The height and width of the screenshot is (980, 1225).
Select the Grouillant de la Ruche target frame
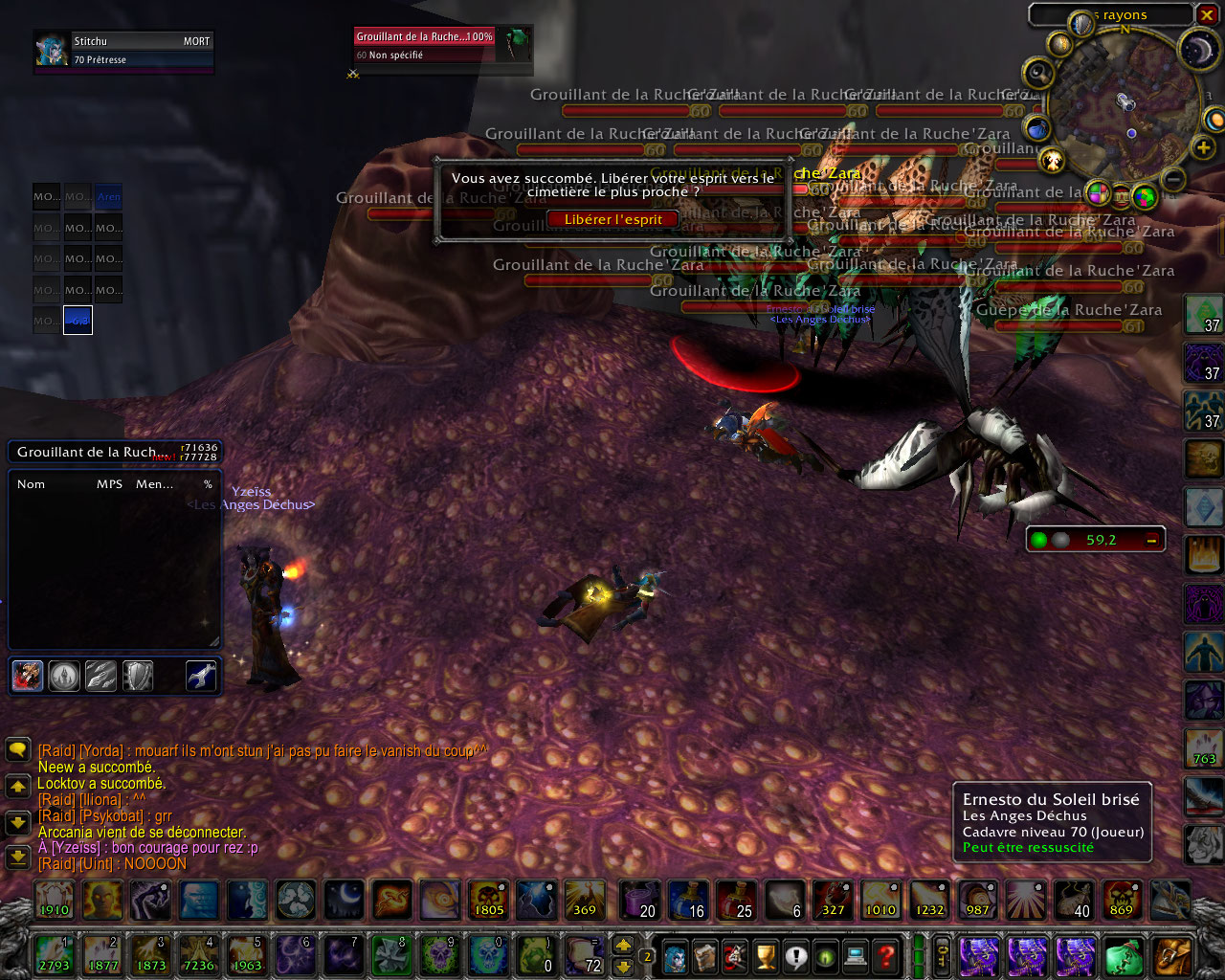(442, 45)
